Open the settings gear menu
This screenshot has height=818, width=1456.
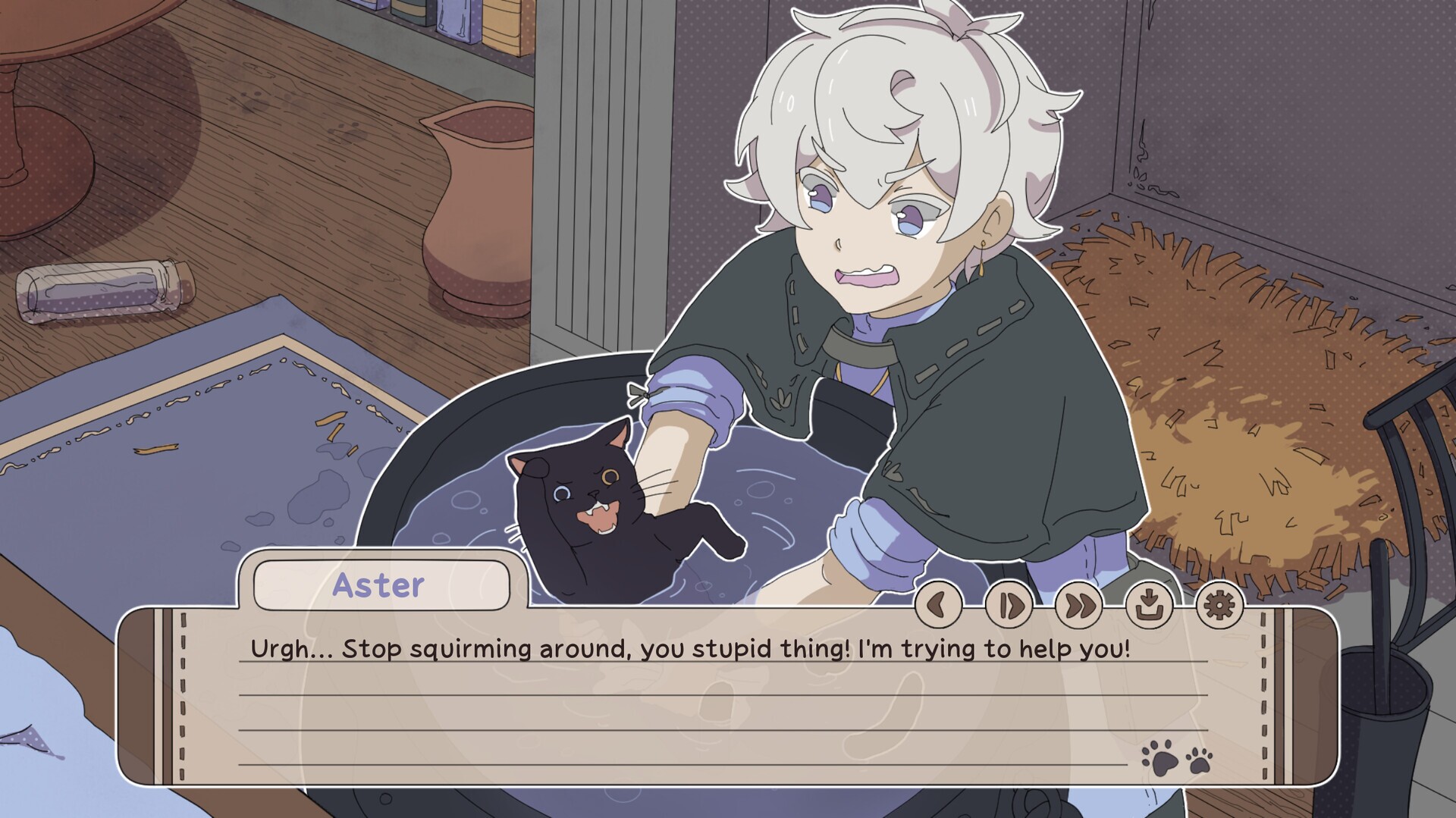coord(1218,606)
